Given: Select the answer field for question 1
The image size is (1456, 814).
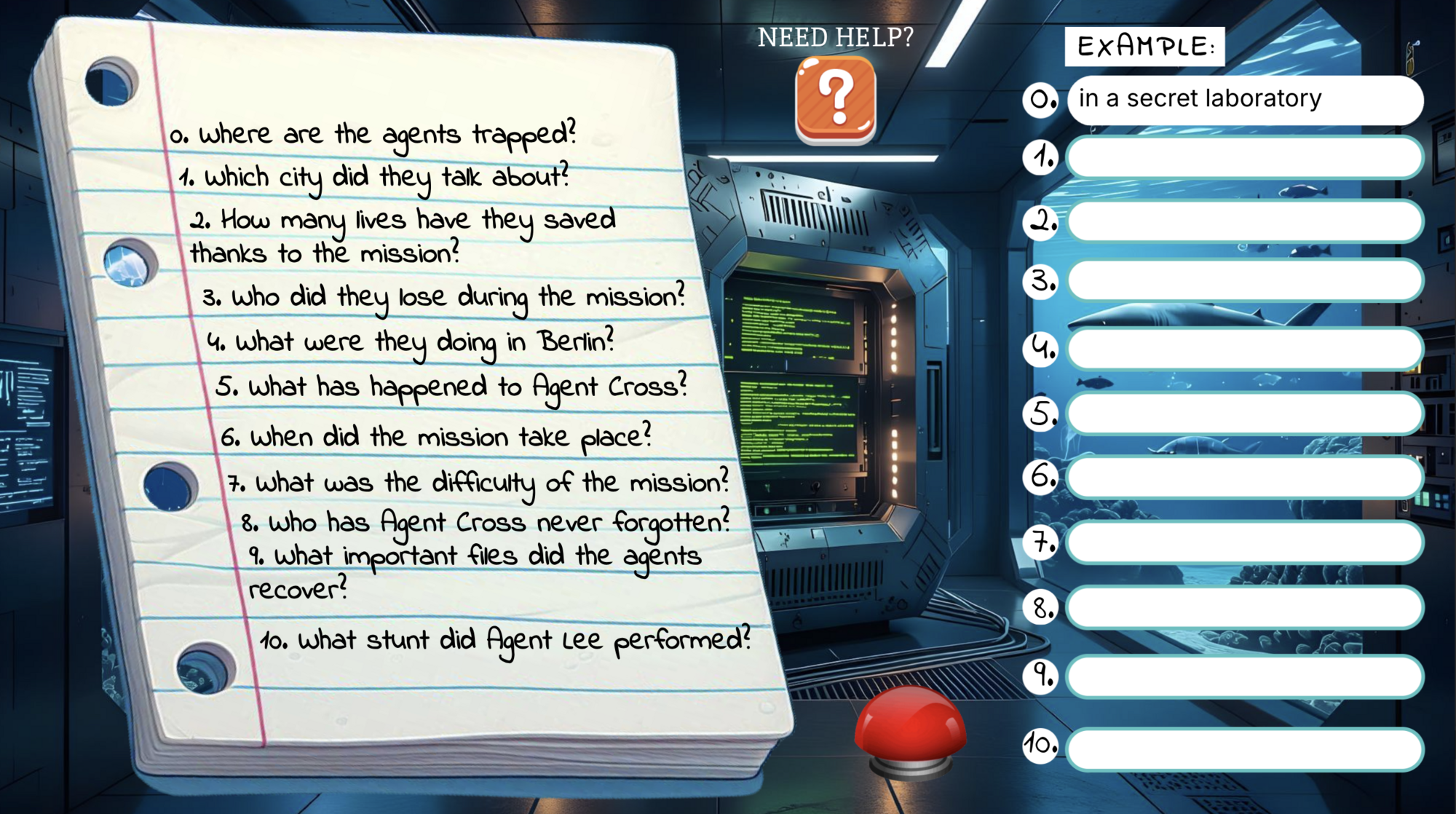Looking at the screenshot, I should (x=1244, y=157).
